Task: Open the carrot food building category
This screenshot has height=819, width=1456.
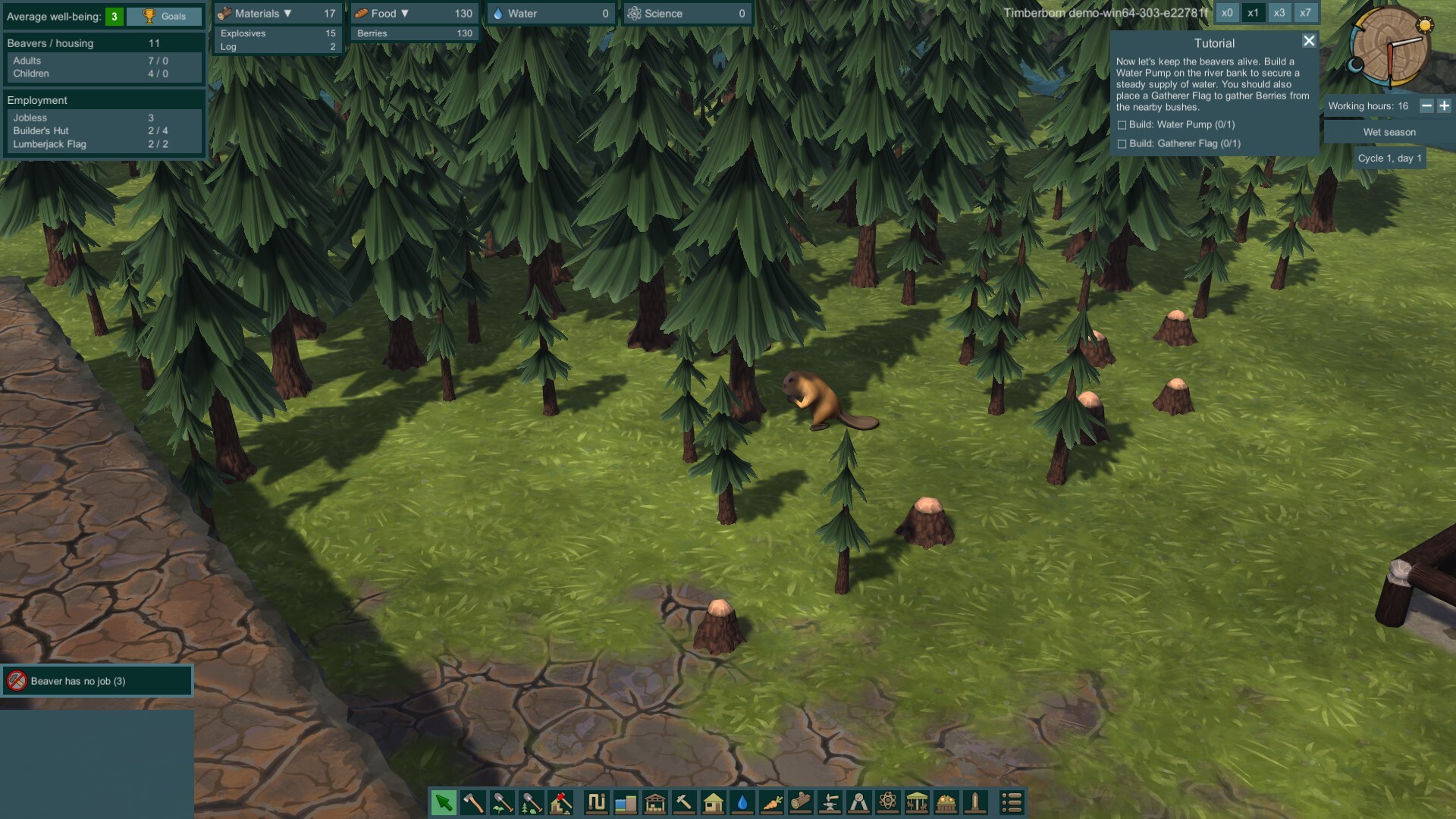Action: click(771, 802)
